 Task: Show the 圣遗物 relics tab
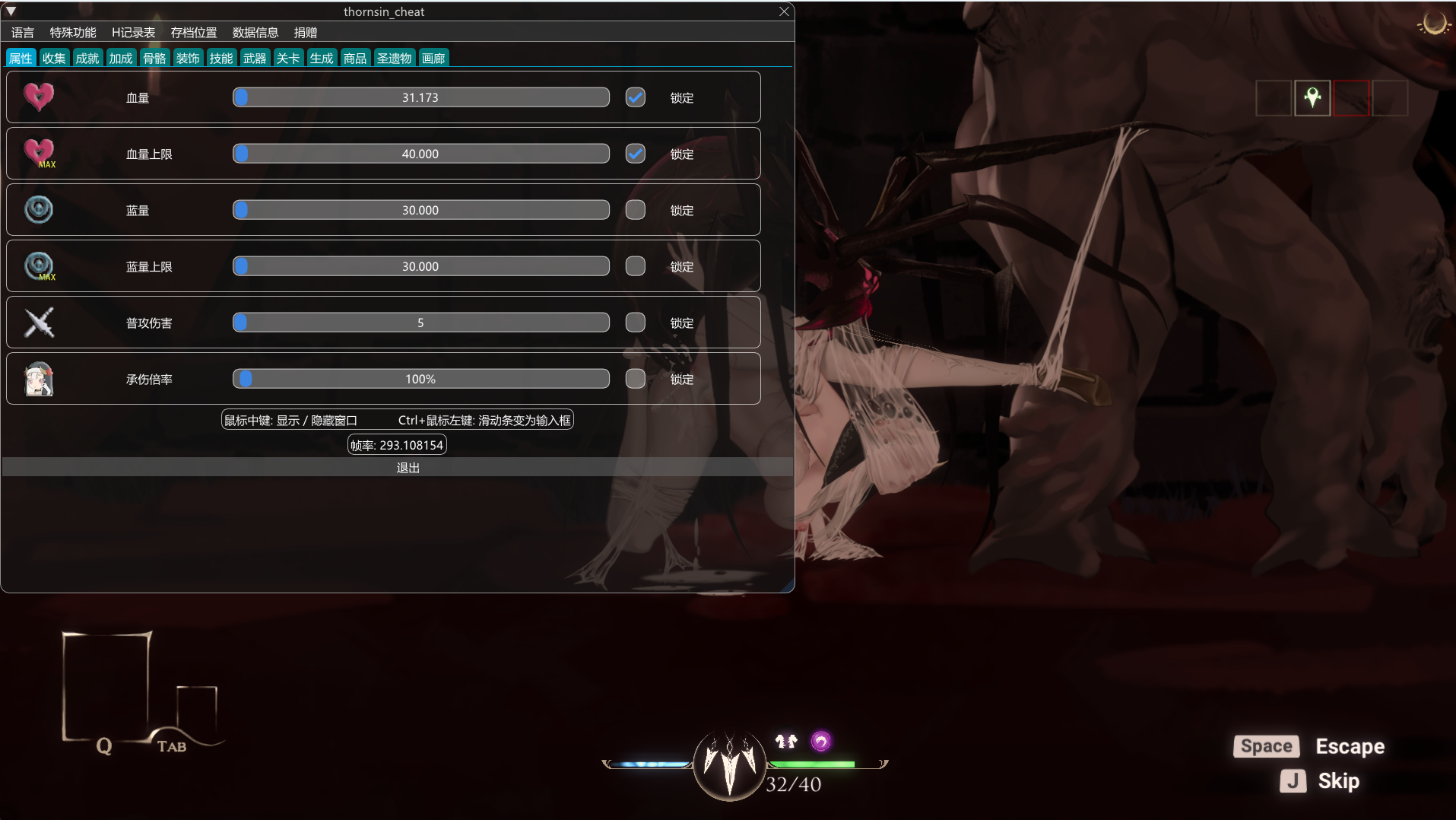pyautogui.click(x=394, y=59)
